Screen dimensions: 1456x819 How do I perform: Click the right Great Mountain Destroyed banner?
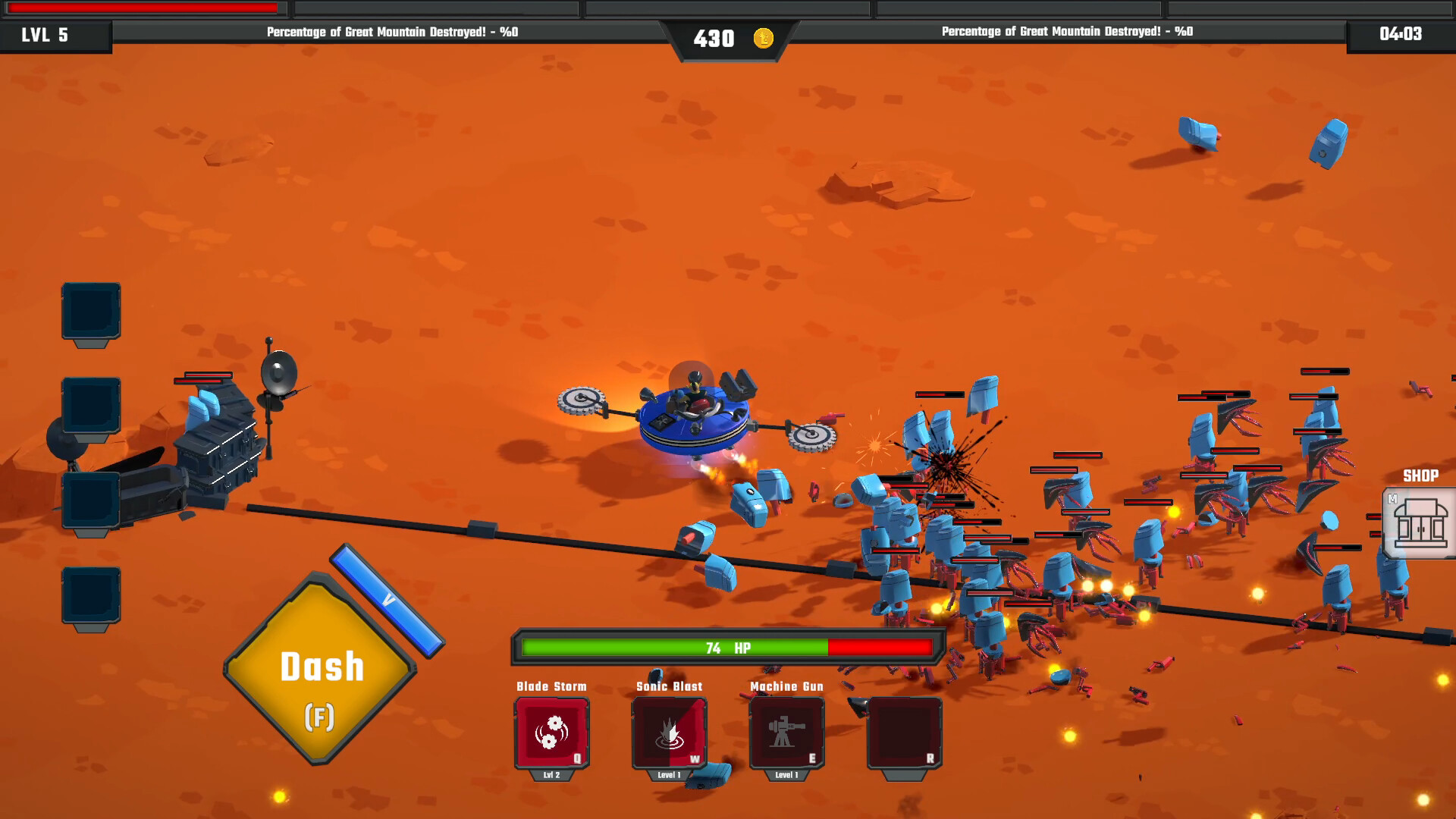[1065, 33]
